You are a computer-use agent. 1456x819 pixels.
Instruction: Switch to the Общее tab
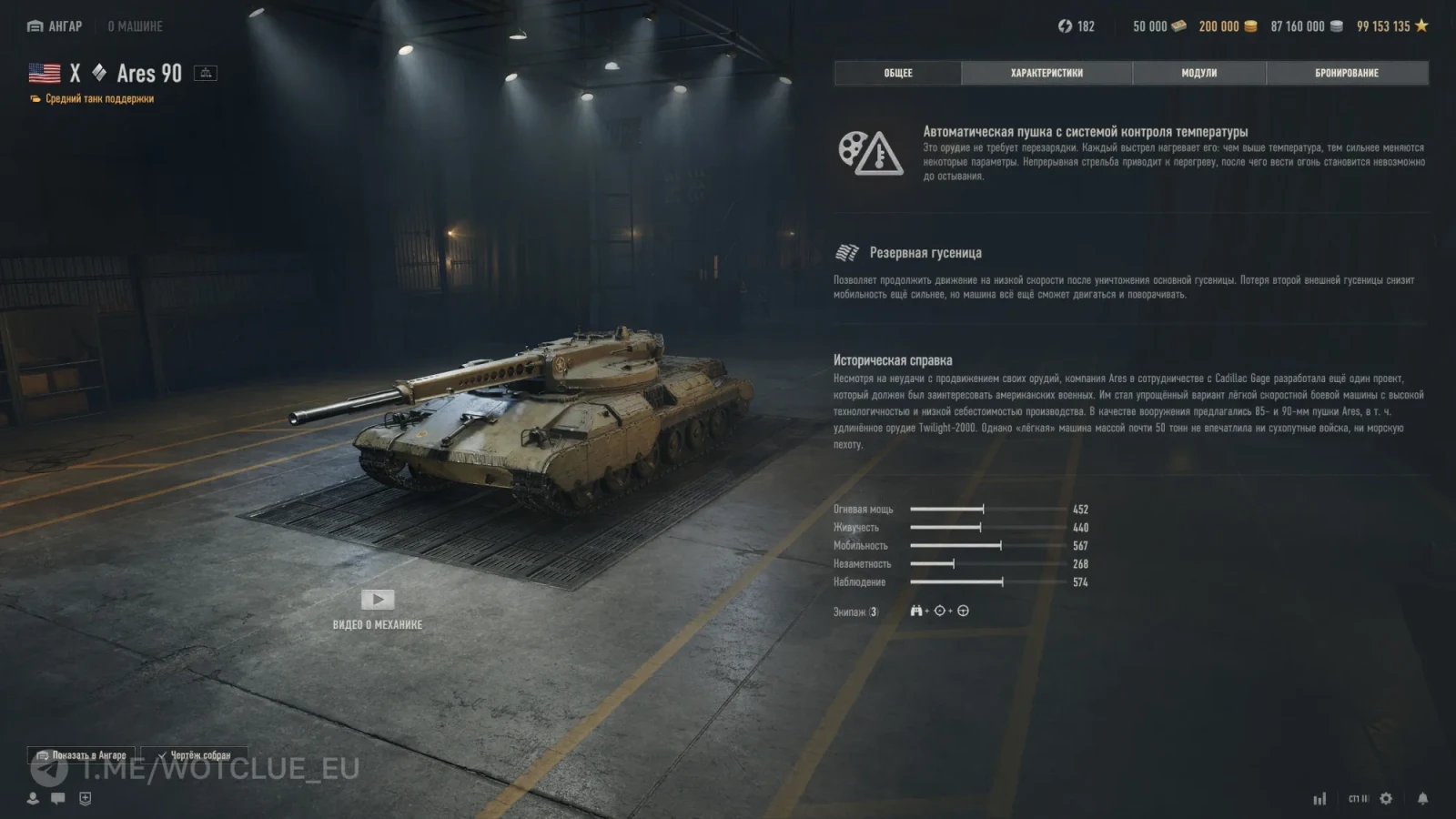(x=897, y=73)
